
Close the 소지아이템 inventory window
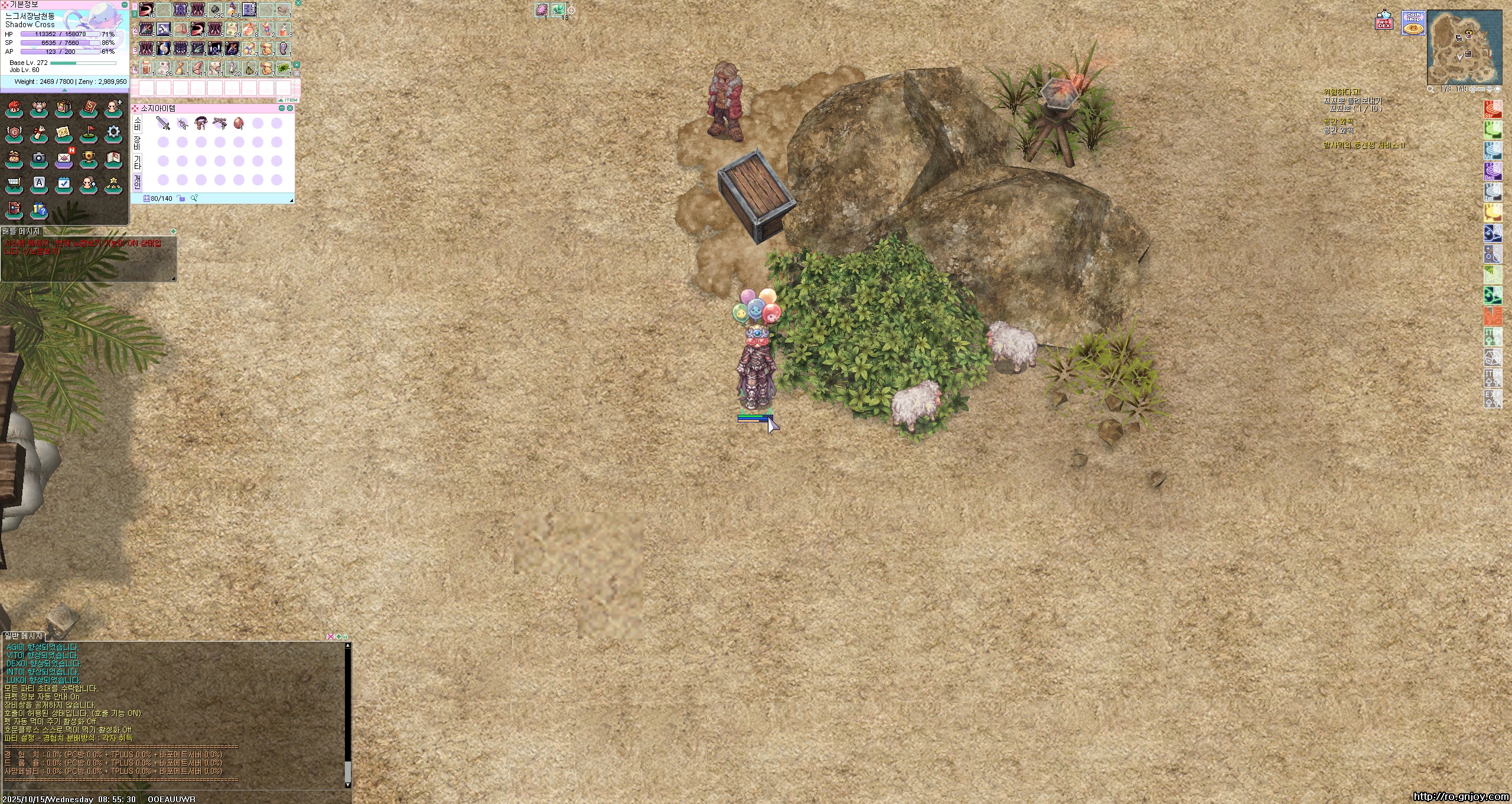tap(290, 108)
